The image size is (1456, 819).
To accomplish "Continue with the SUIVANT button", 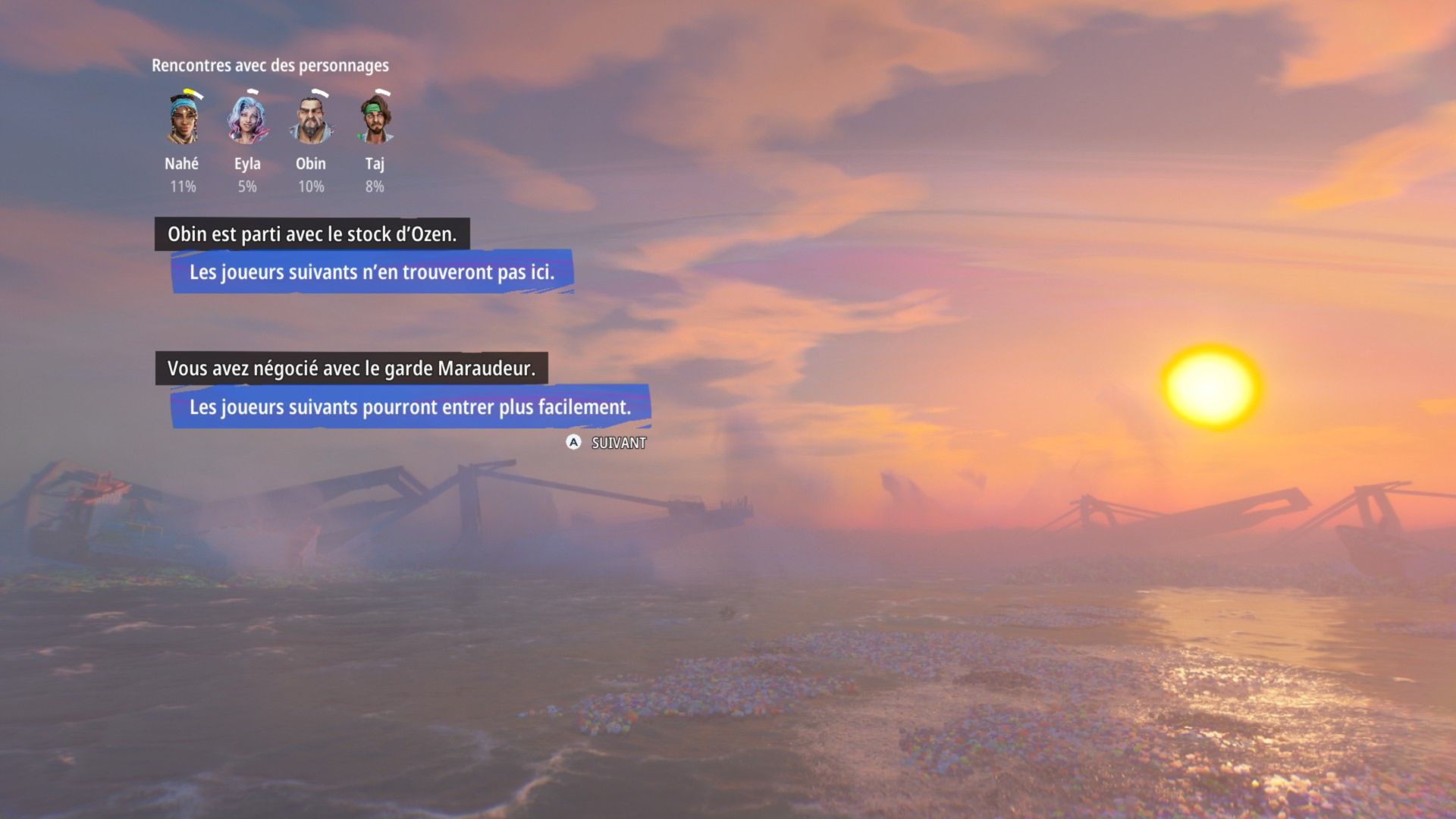I will tap(607, 443).
